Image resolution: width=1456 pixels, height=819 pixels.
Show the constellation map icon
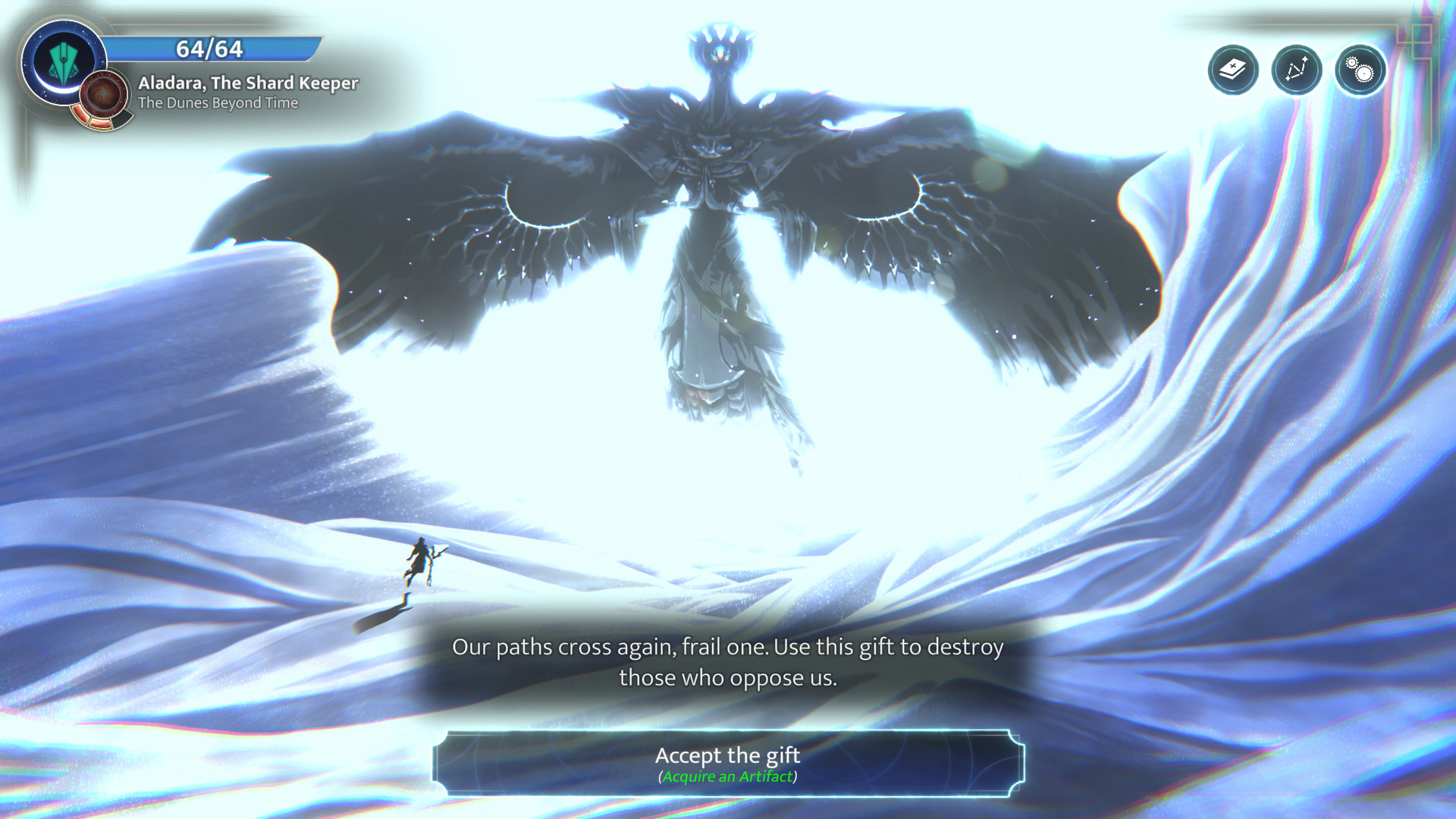tap(1297, 71)
